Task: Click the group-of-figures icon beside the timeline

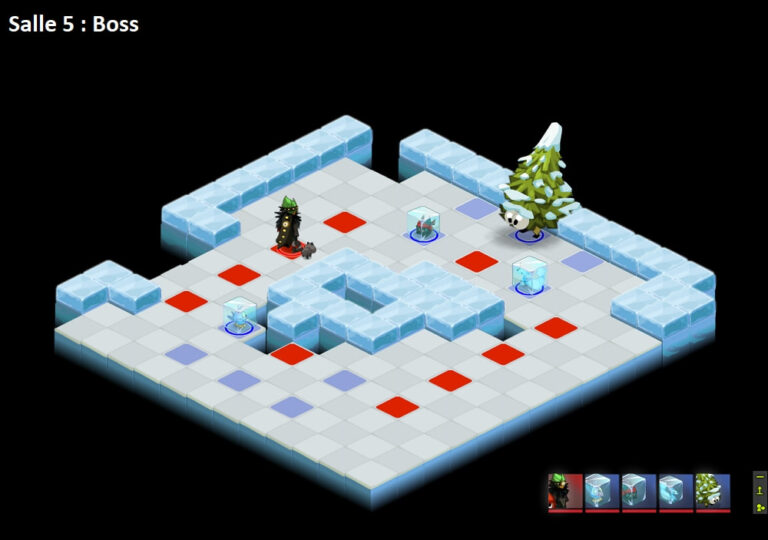Action: point(760,506)
